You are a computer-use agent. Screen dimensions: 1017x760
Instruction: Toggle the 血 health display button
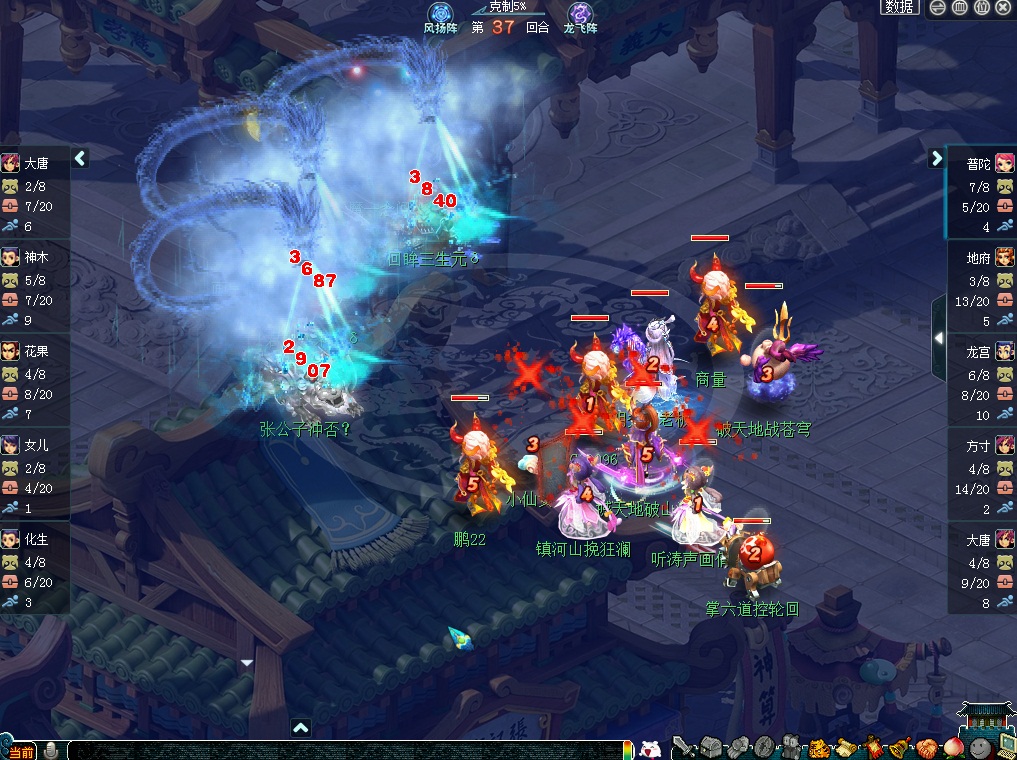(x=959, y=7)
